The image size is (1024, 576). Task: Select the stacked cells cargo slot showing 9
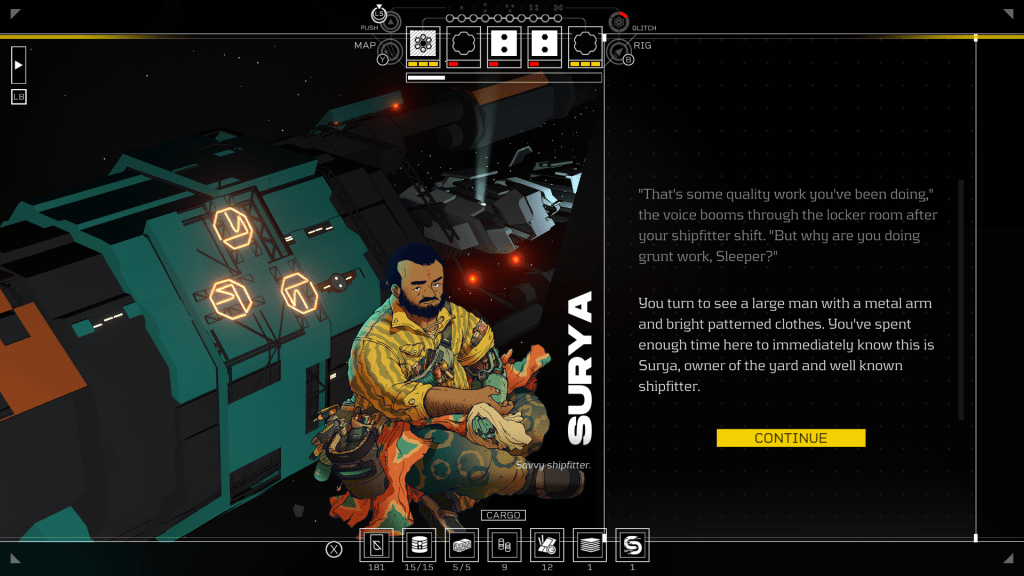coord(504,545)
